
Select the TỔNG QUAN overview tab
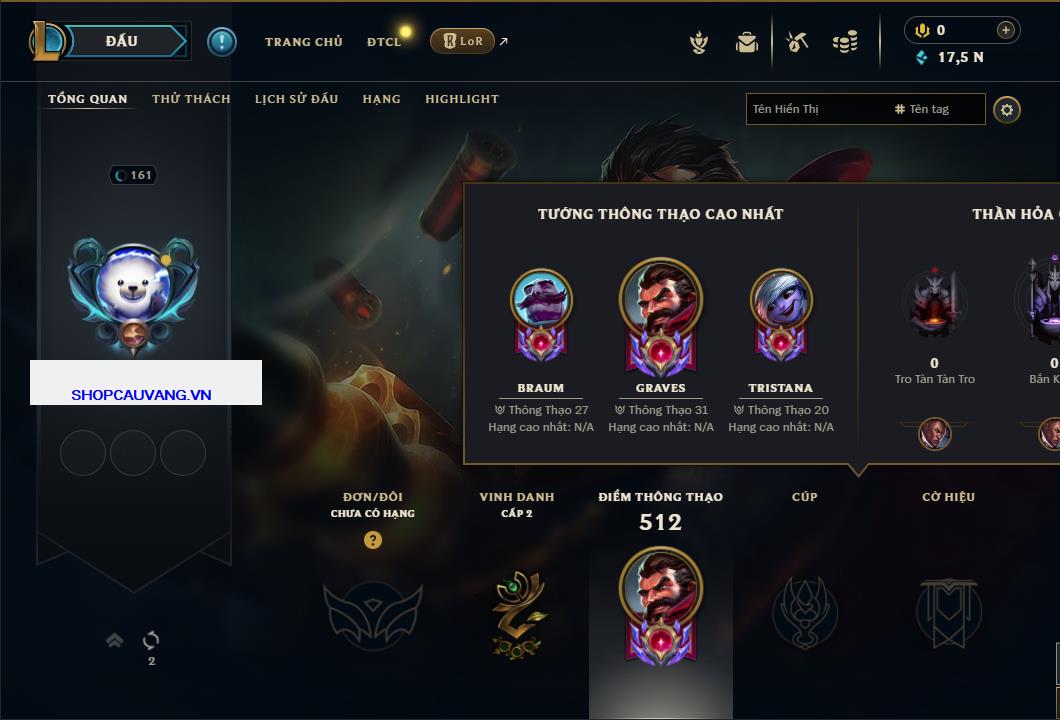click(88, 99)
